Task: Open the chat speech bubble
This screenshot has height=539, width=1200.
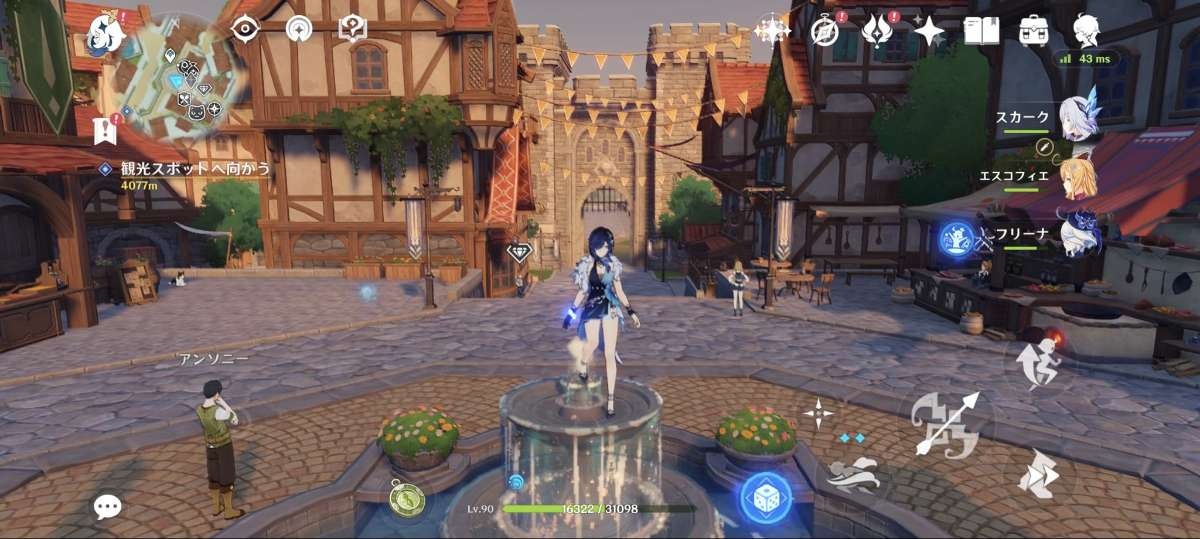Action: [x=107, y=506]
